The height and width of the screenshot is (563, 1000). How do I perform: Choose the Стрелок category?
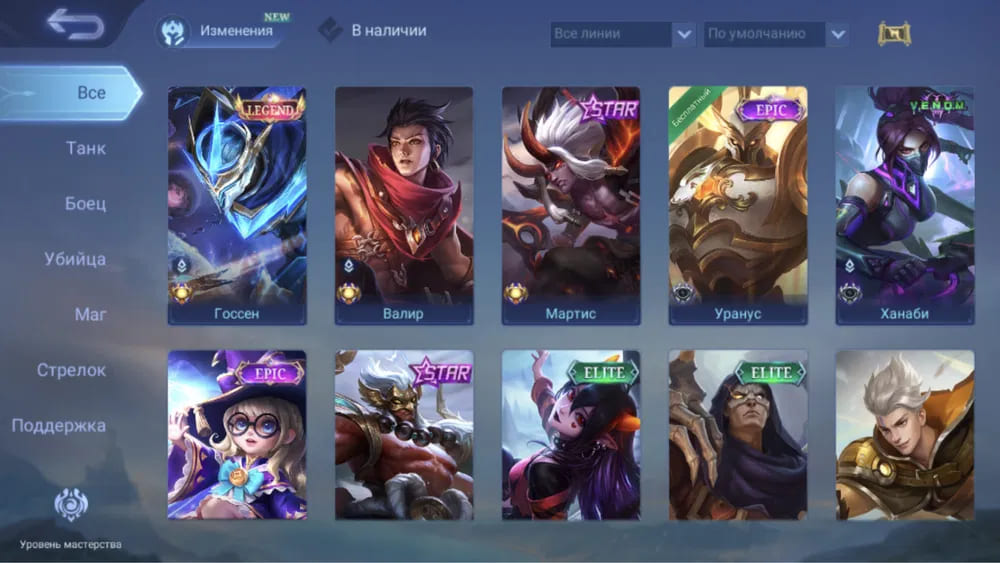(71, 370)
